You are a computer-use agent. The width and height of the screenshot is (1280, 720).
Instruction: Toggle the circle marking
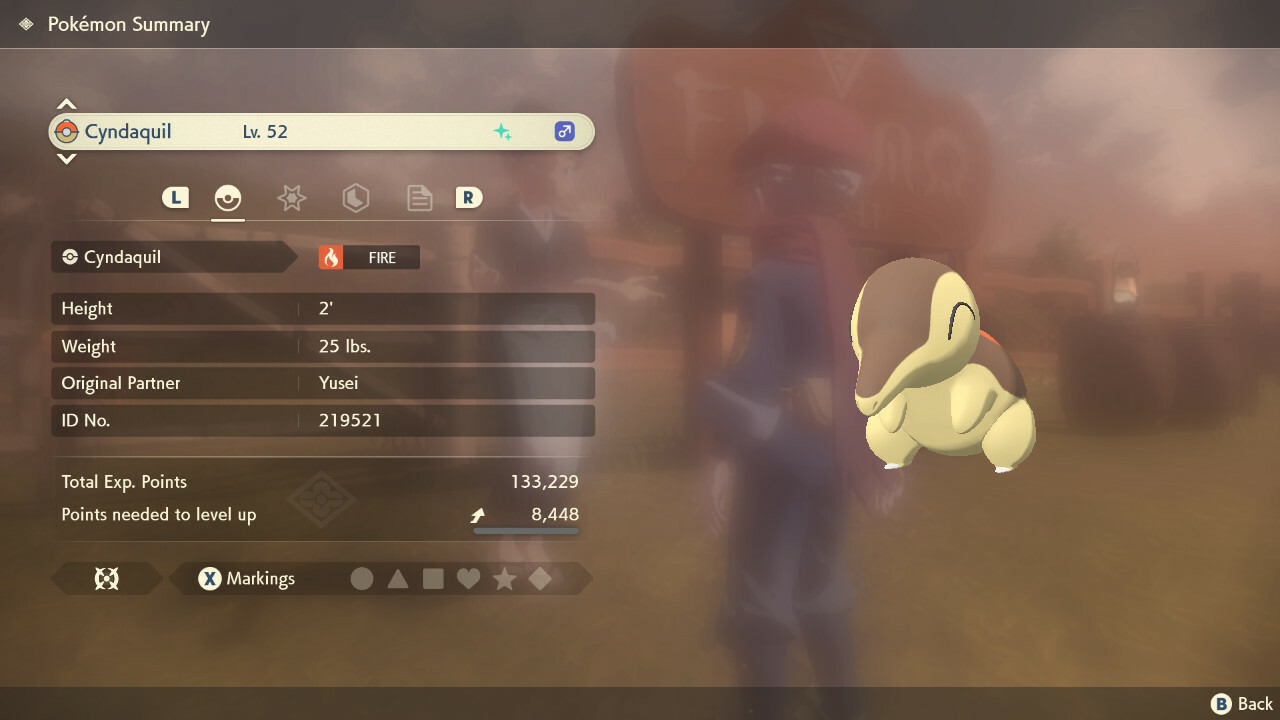click(362, 578)
